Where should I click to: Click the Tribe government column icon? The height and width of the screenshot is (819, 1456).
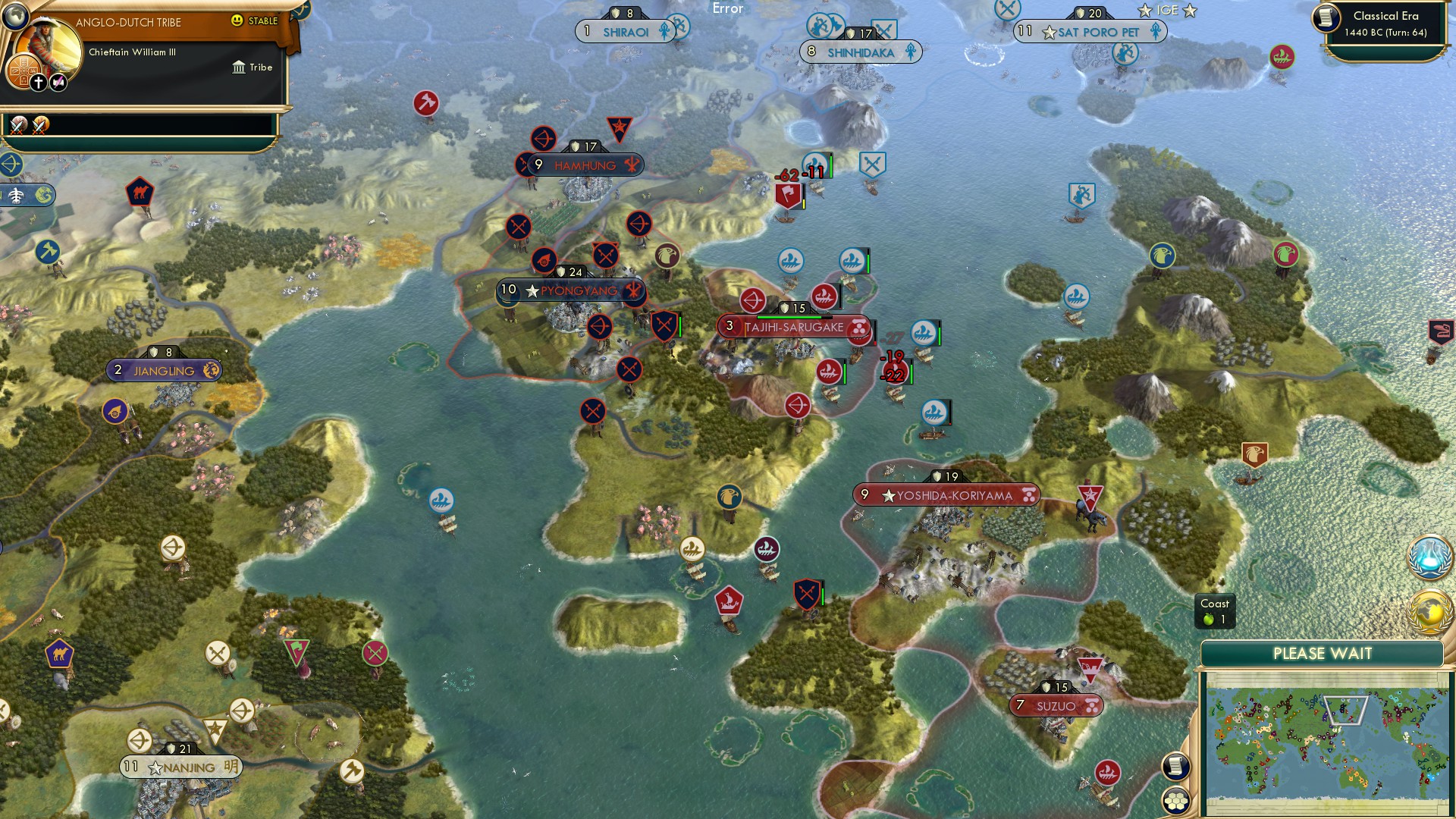[239, 66]
